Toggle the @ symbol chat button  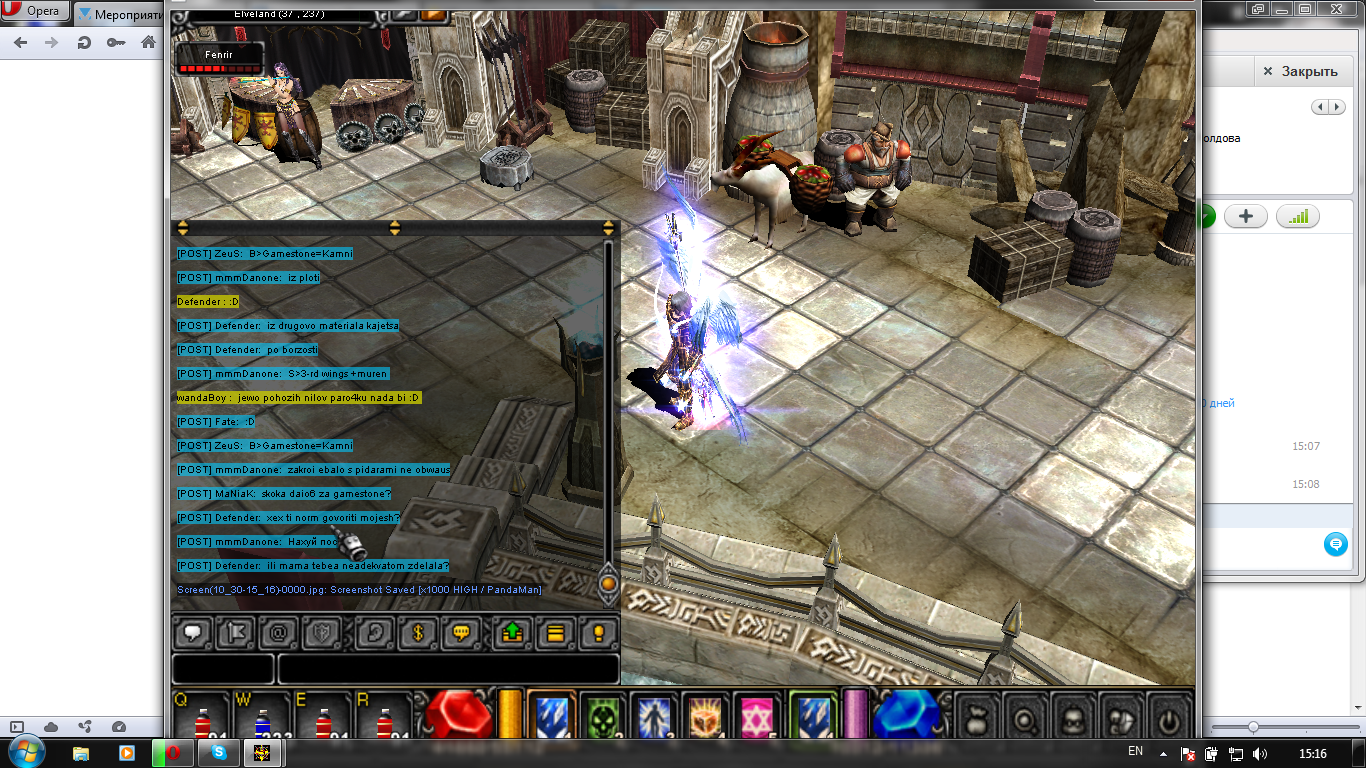click(x=280, y=633)
